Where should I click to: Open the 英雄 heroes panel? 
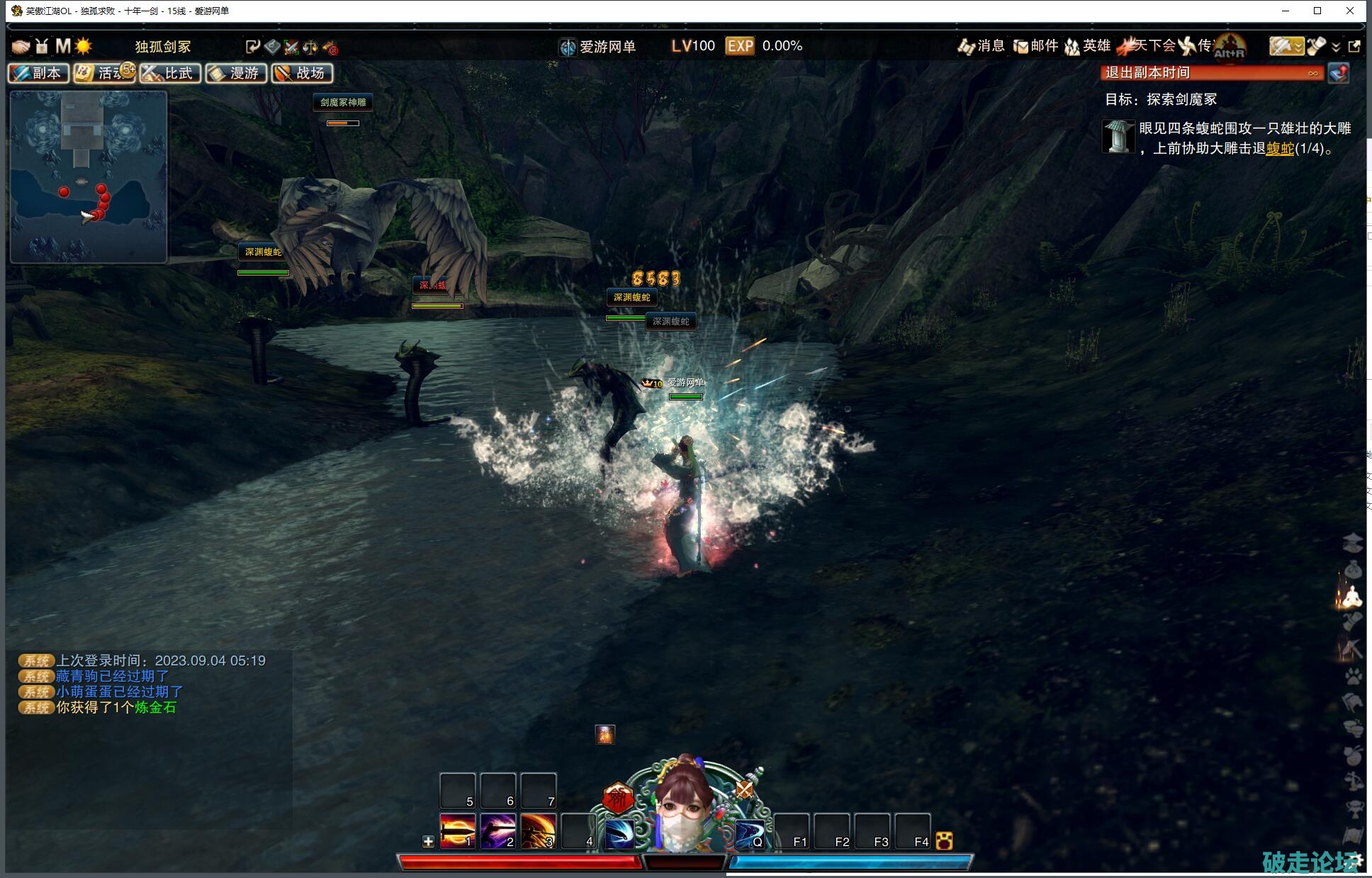tap(1088, 46)
